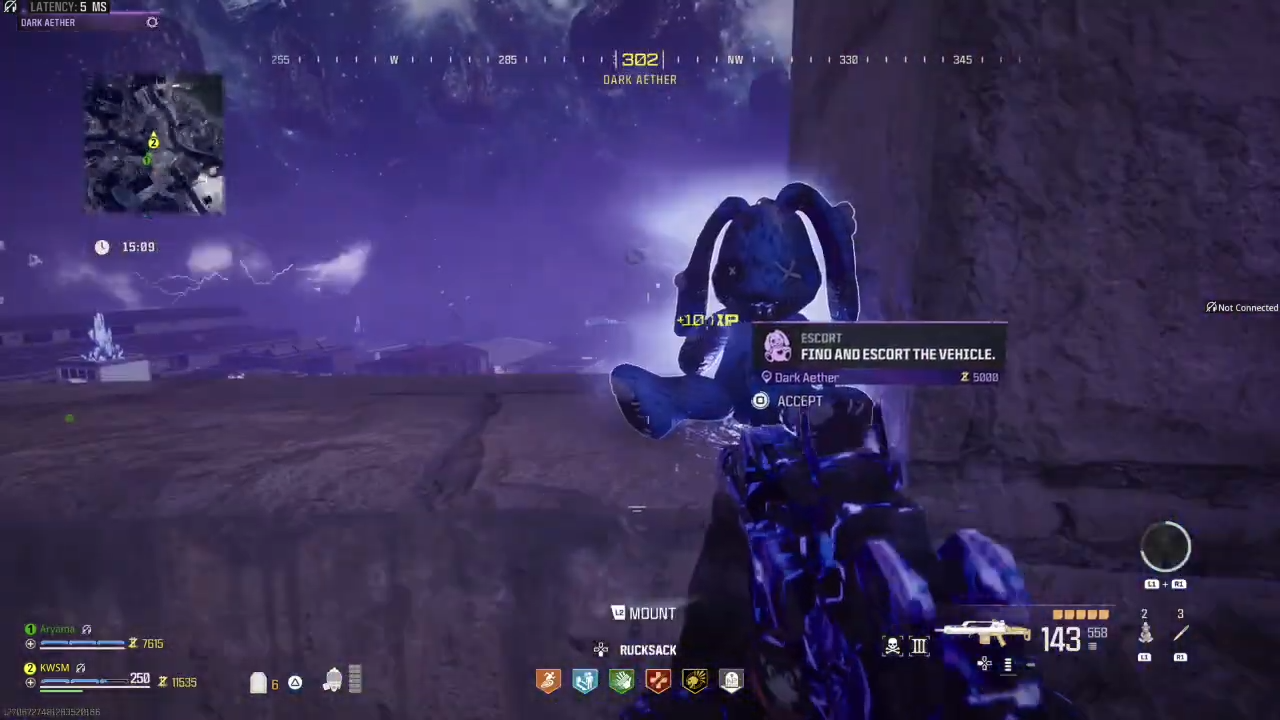The image size is (1280, 720).
Task: Open the Dark Aether minimap
Action: click(154, 145)
